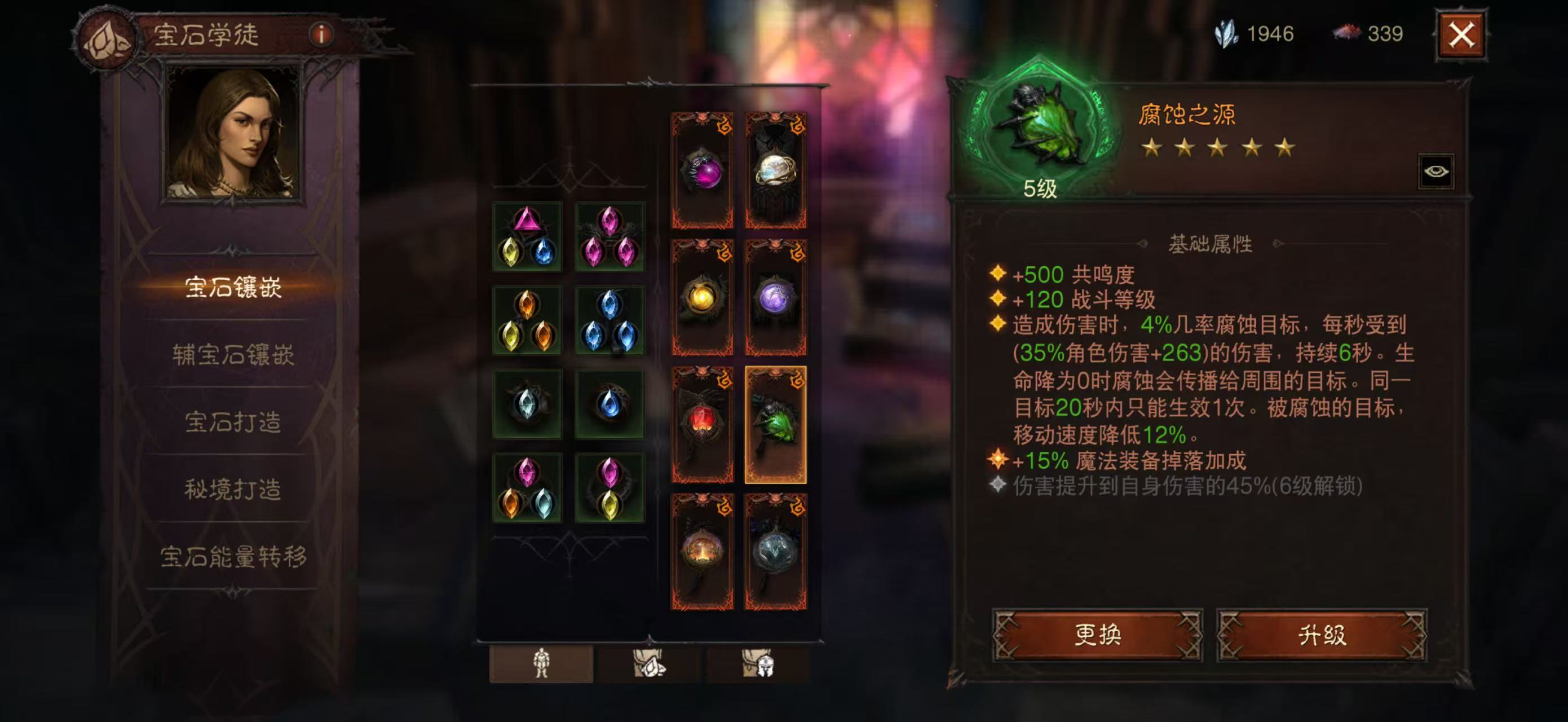Open the 秘境打造 menu option
Viewport: 1568px width, 722px height.
coord(233,489)
